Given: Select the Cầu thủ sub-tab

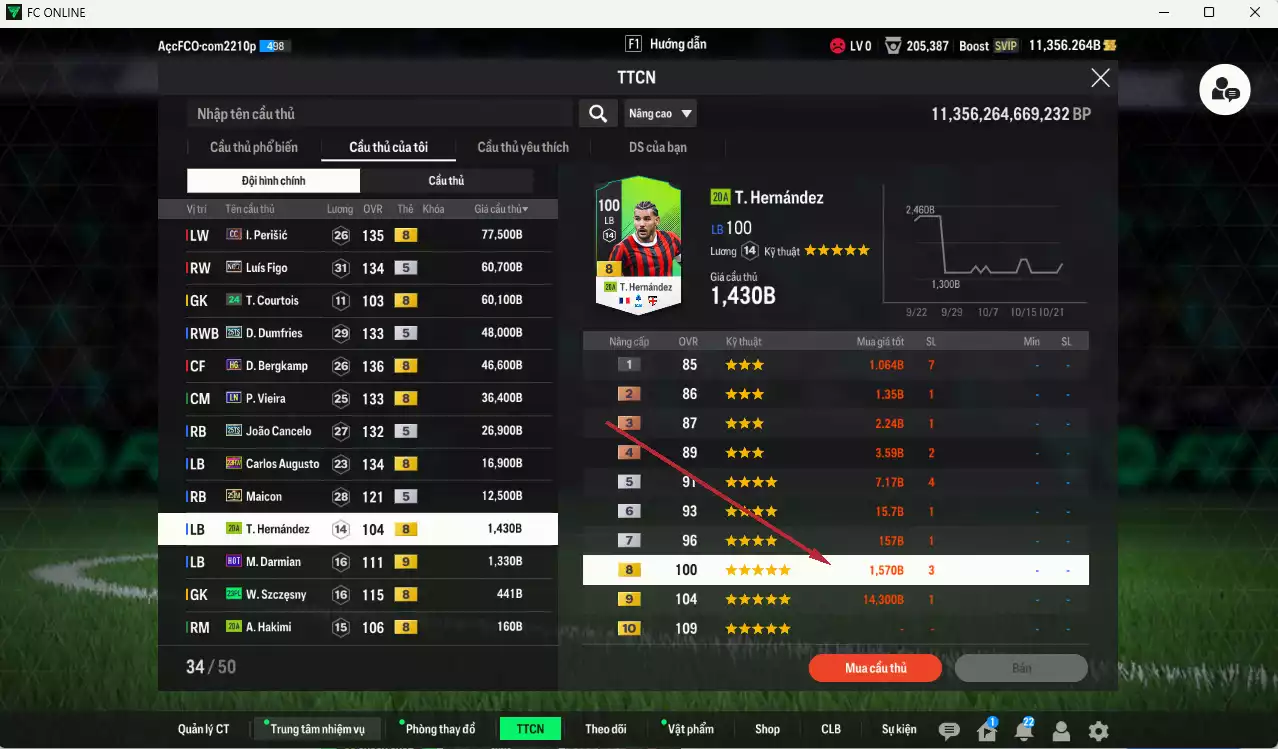Looking at the screenshot, I should click(x=446, y=181).
